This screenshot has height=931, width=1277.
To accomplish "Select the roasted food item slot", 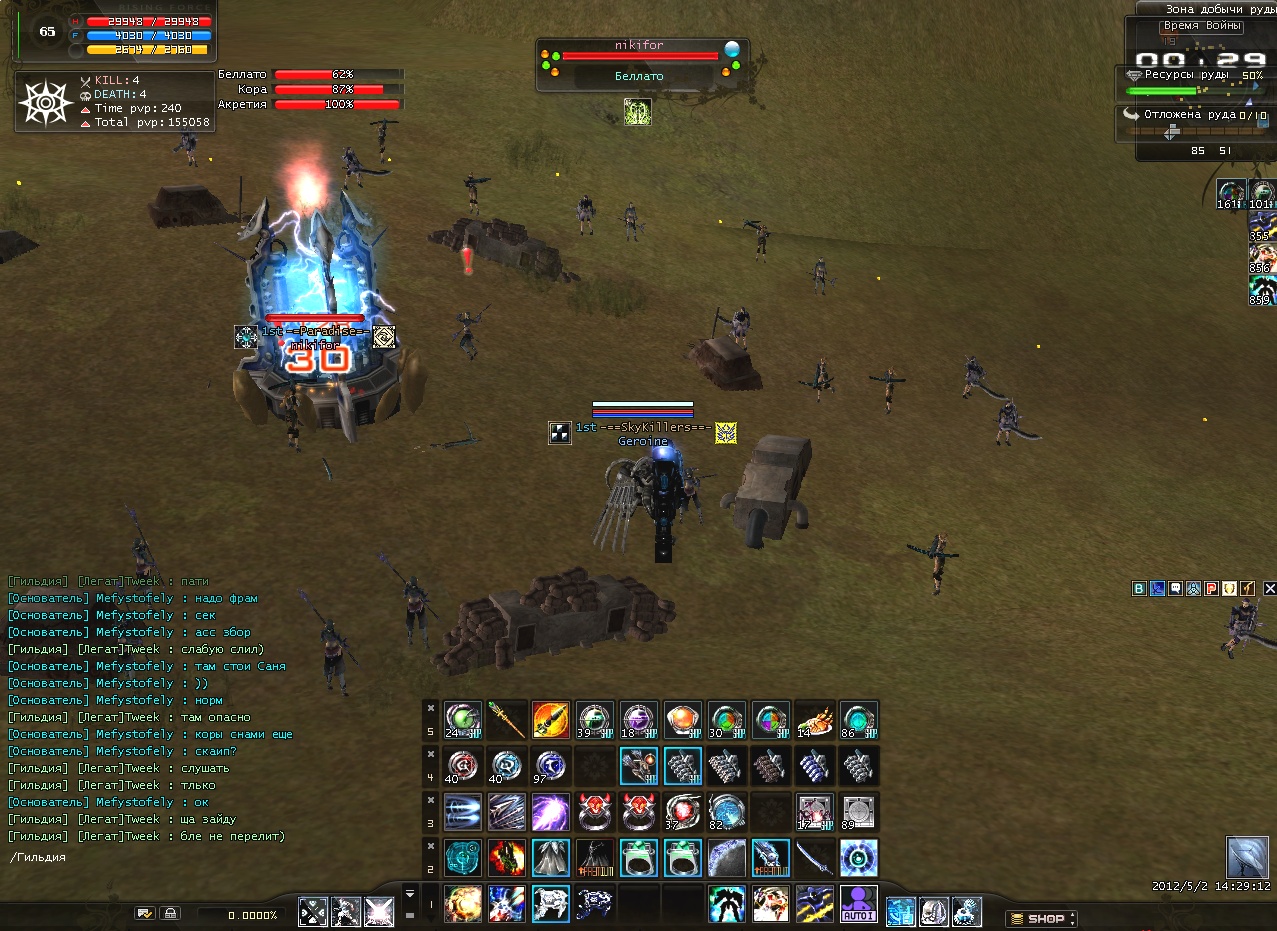I will (814, 719).
